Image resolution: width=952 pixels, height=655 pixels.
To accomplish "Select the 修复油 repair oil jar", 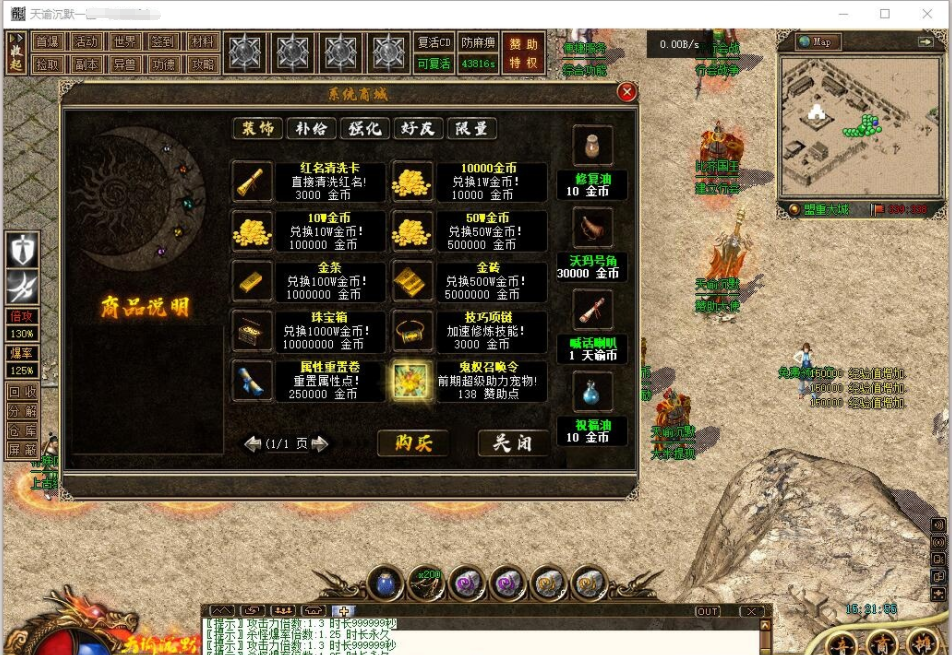I will point(592,146).
